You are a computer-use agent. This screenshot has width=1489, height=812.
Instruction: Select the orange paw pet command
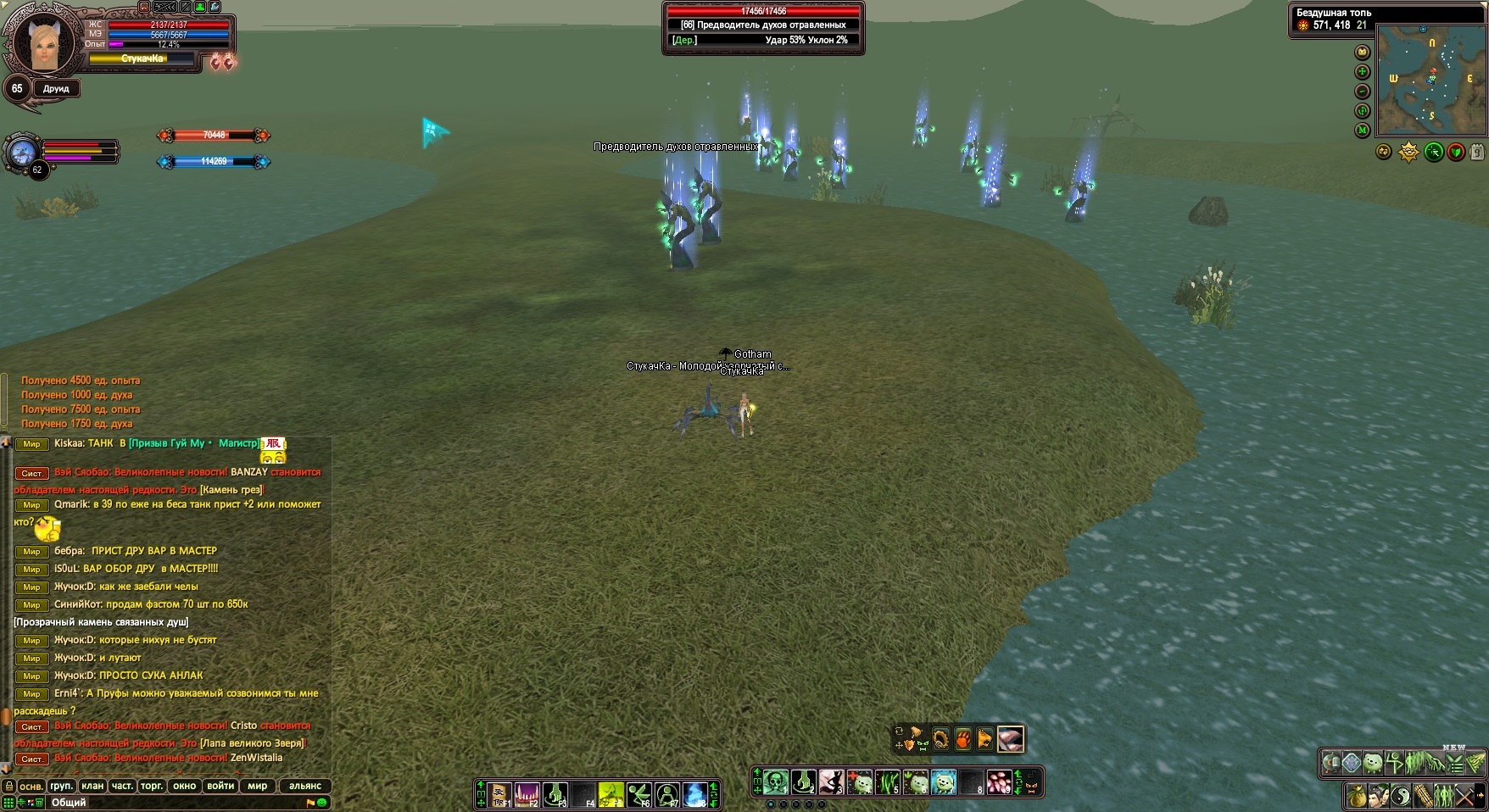point(963,739)
